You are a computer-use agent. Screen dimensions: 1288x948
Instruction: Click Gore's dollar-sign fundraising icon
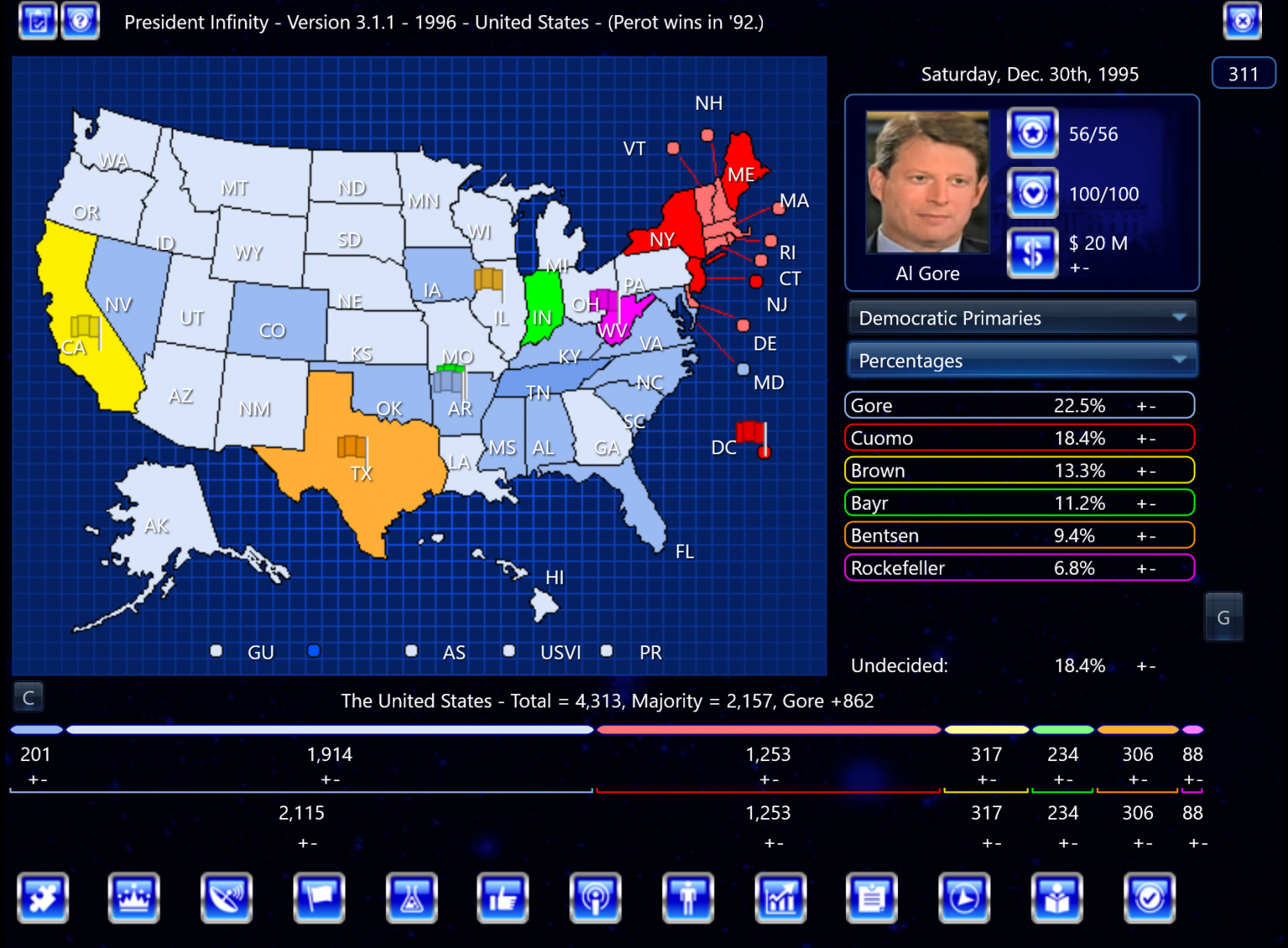point(1032,253)
